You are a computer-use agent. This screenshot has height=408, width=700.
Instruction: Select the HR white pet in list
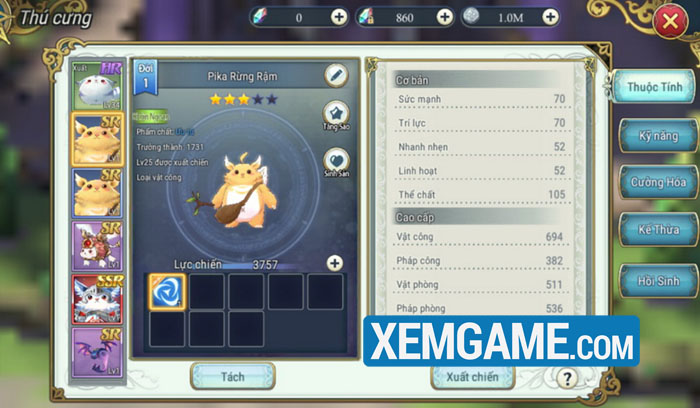pos(97,86)
